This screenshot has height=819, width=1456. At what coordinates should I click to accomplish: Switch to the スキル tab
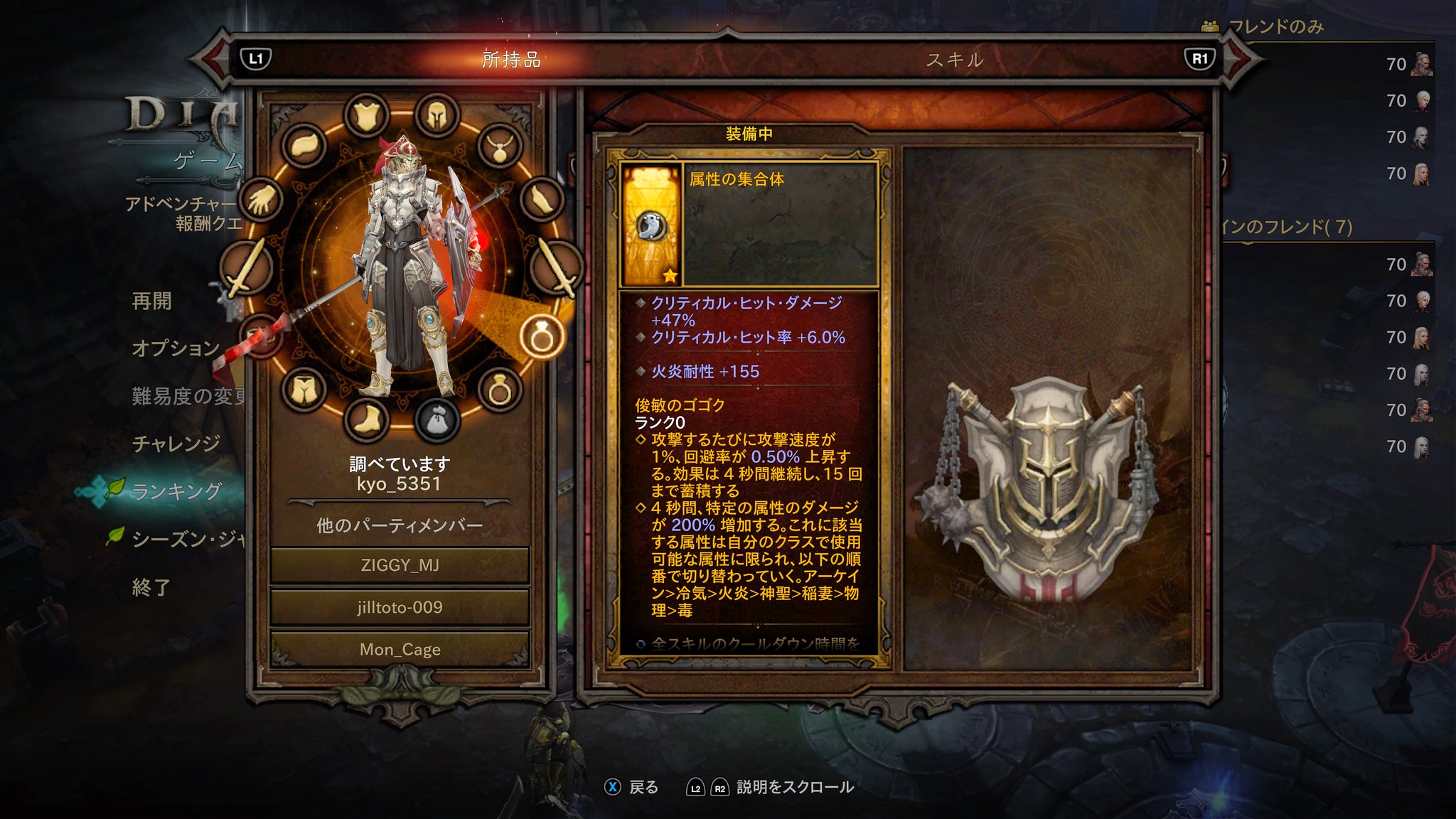pyautogui.click(x=955, y=60)
